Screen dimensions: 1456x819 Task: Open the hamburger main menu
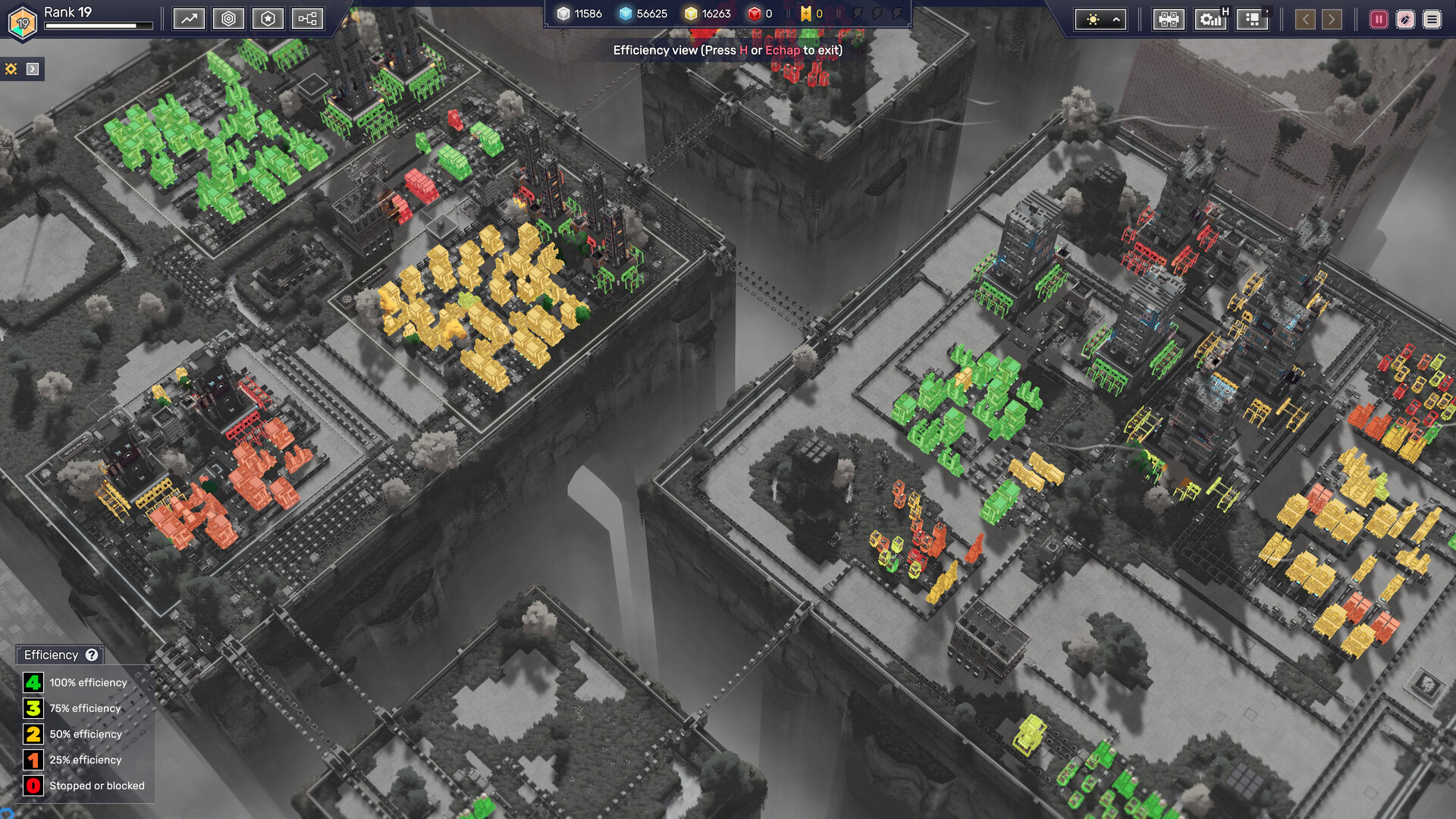[1432, 20]
